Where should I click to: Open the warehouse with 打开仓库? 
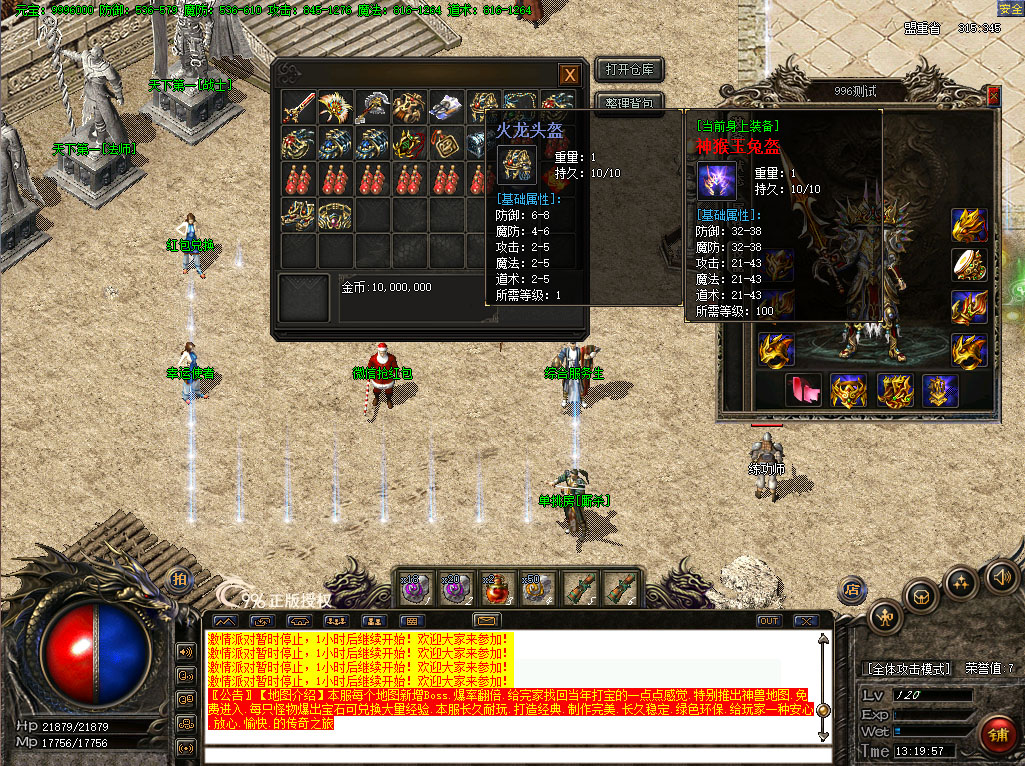(x=629, y=69)
